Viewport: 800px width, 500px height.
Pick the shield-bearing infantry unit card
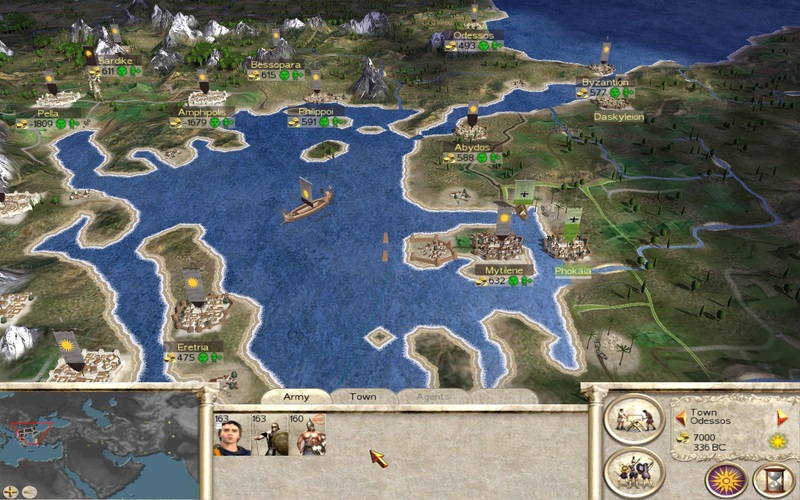tap(268, 435)
